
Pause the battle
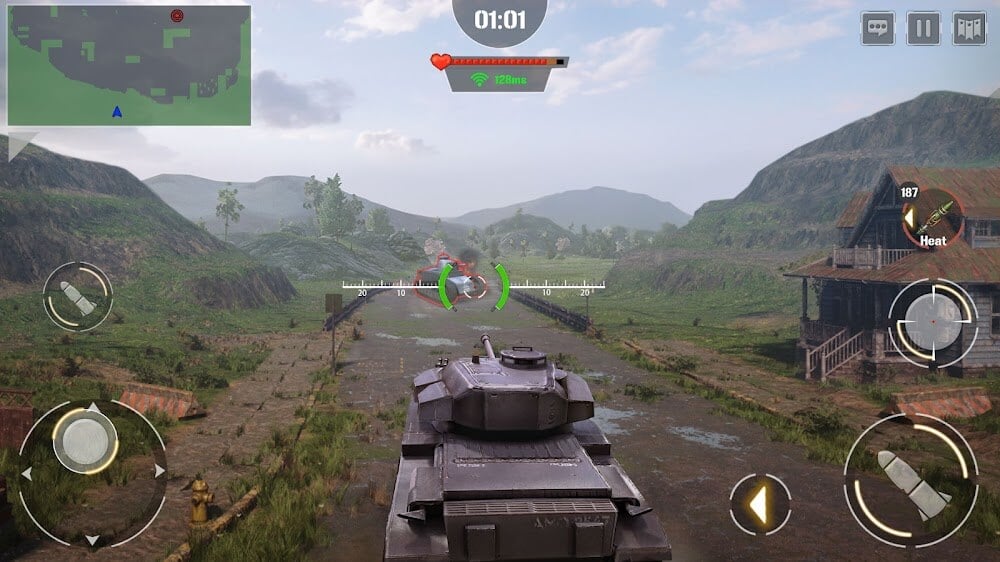pyautogui.click(x=923, y=28)
